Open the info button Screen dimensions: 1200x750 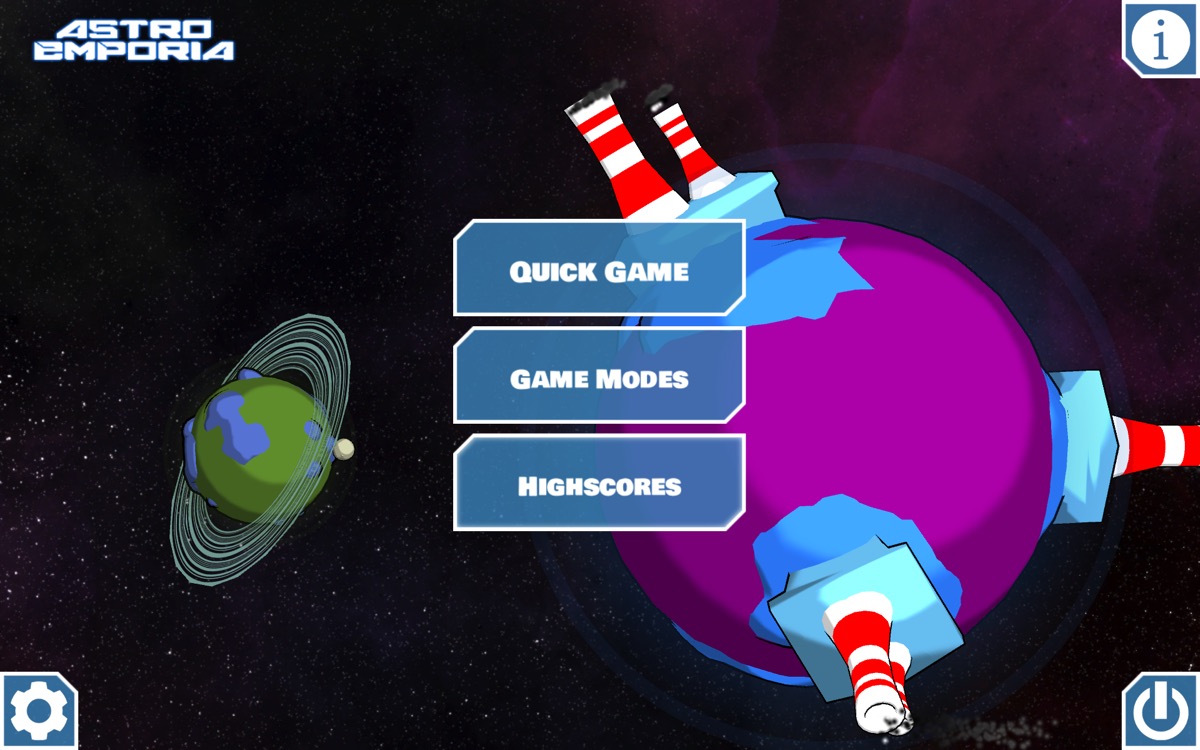[1160, 39]
